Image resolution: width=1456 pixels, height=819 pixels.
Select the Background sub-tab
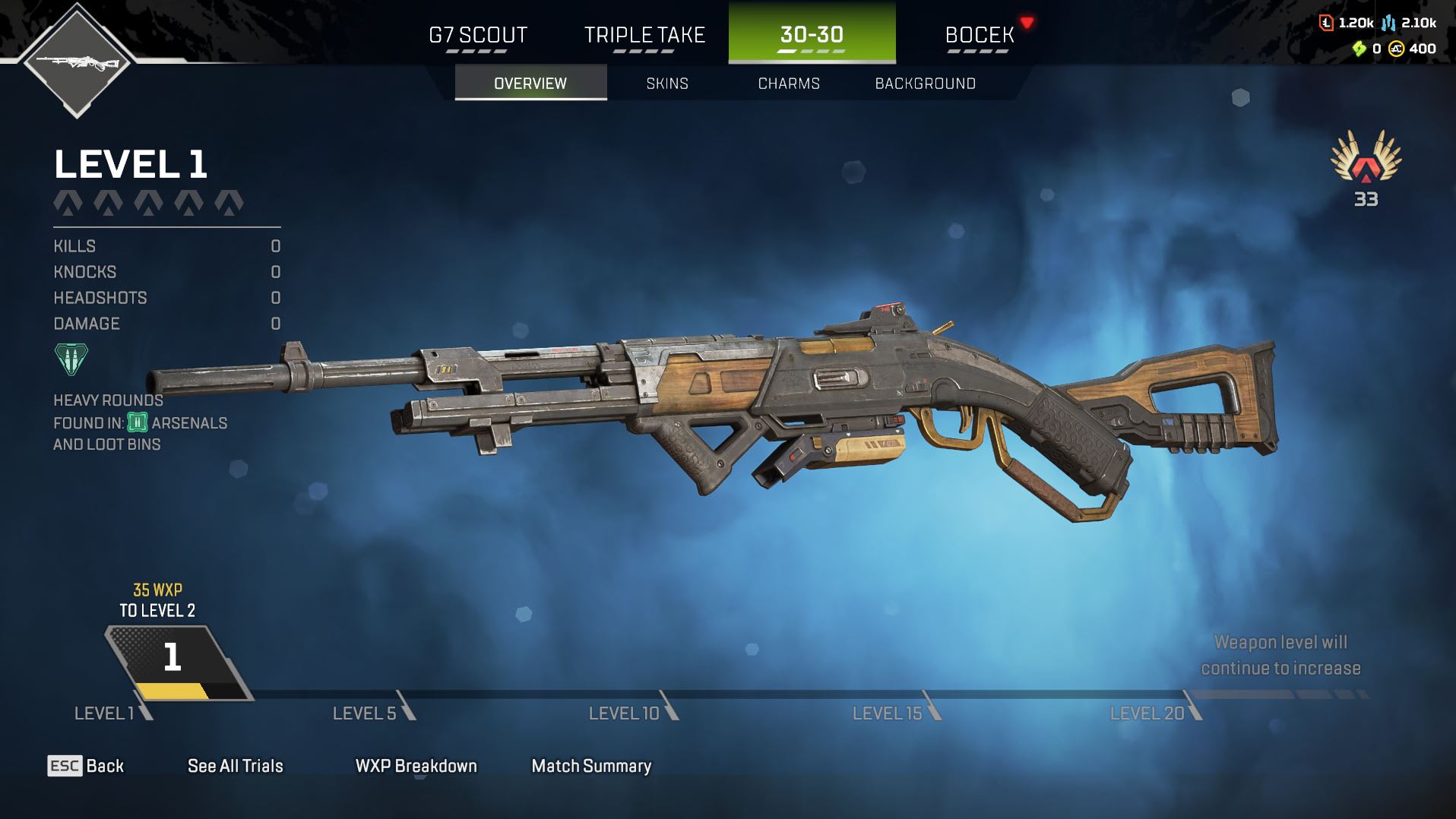[925, 83]
